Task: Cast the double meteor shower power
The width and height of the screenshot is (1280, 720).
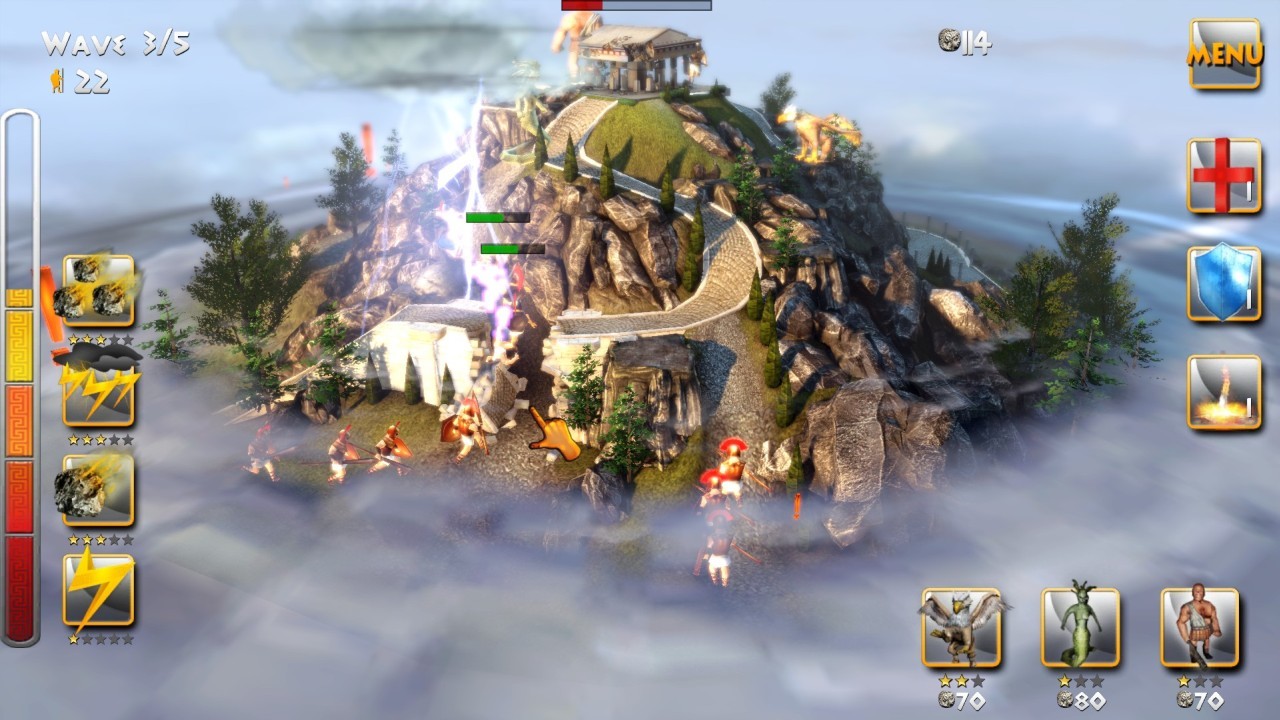Action: pos(100,290)
